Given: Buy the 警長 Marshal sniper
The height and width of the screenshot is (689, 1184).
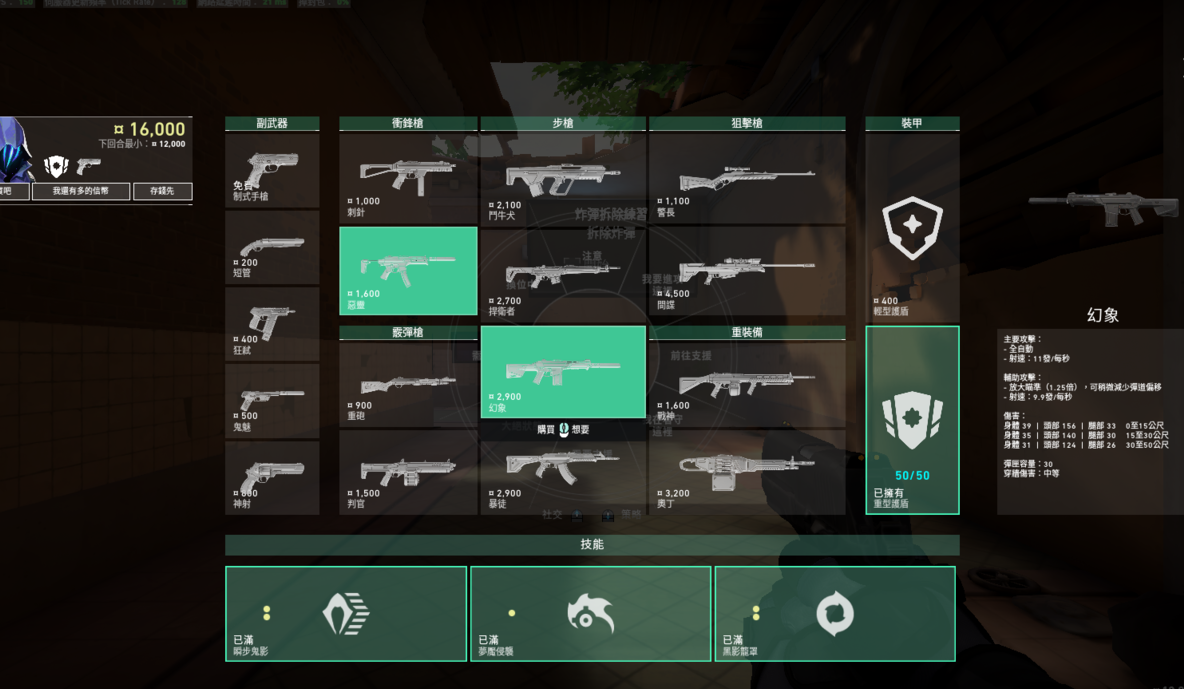Looking at the screenshot, I should (x=746, y=178).
